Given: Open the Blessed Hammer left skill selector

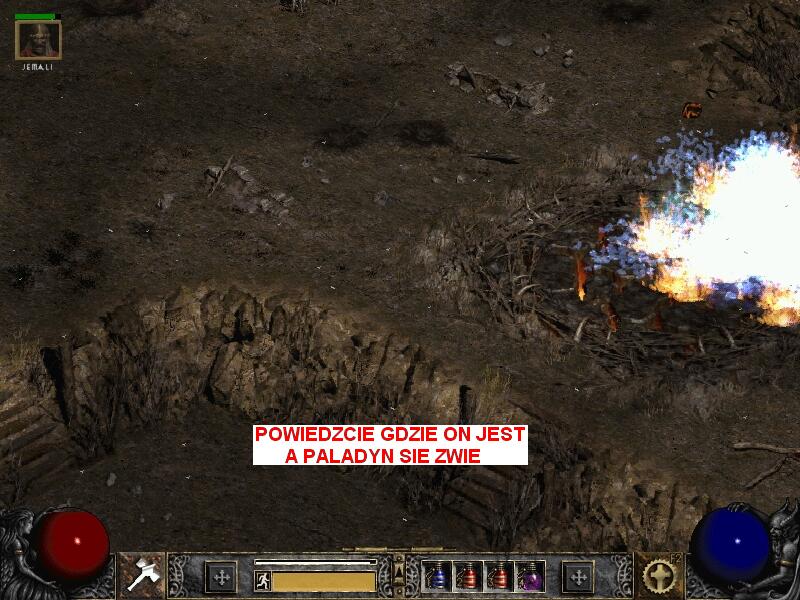Looking at the screenshot, I should [141, 575].
